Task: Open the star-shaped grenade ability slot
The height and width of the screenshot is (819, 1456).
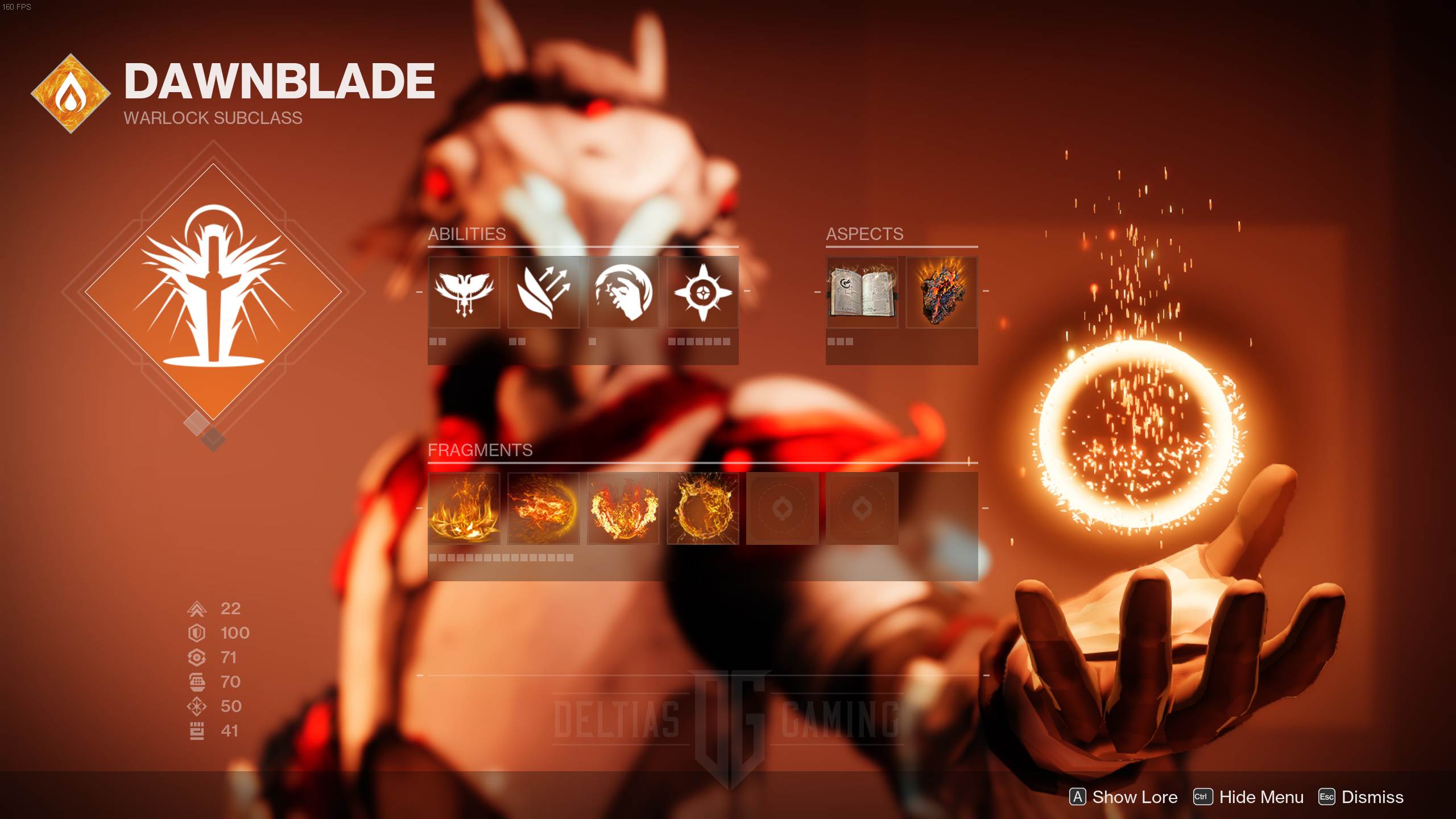Action: 703,292
